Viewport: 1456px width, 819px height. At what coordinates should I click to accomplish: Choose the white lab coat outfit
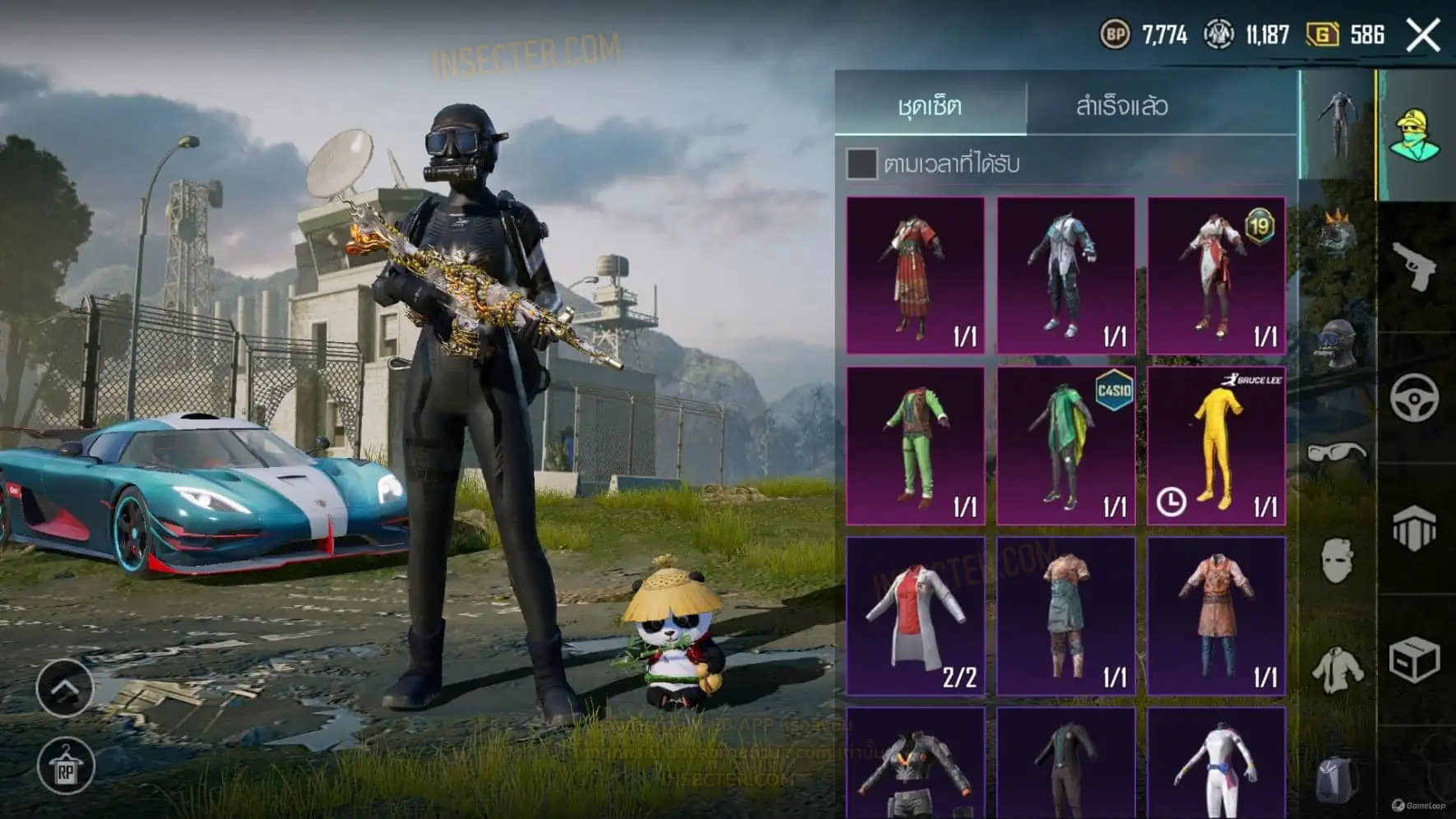916,616
